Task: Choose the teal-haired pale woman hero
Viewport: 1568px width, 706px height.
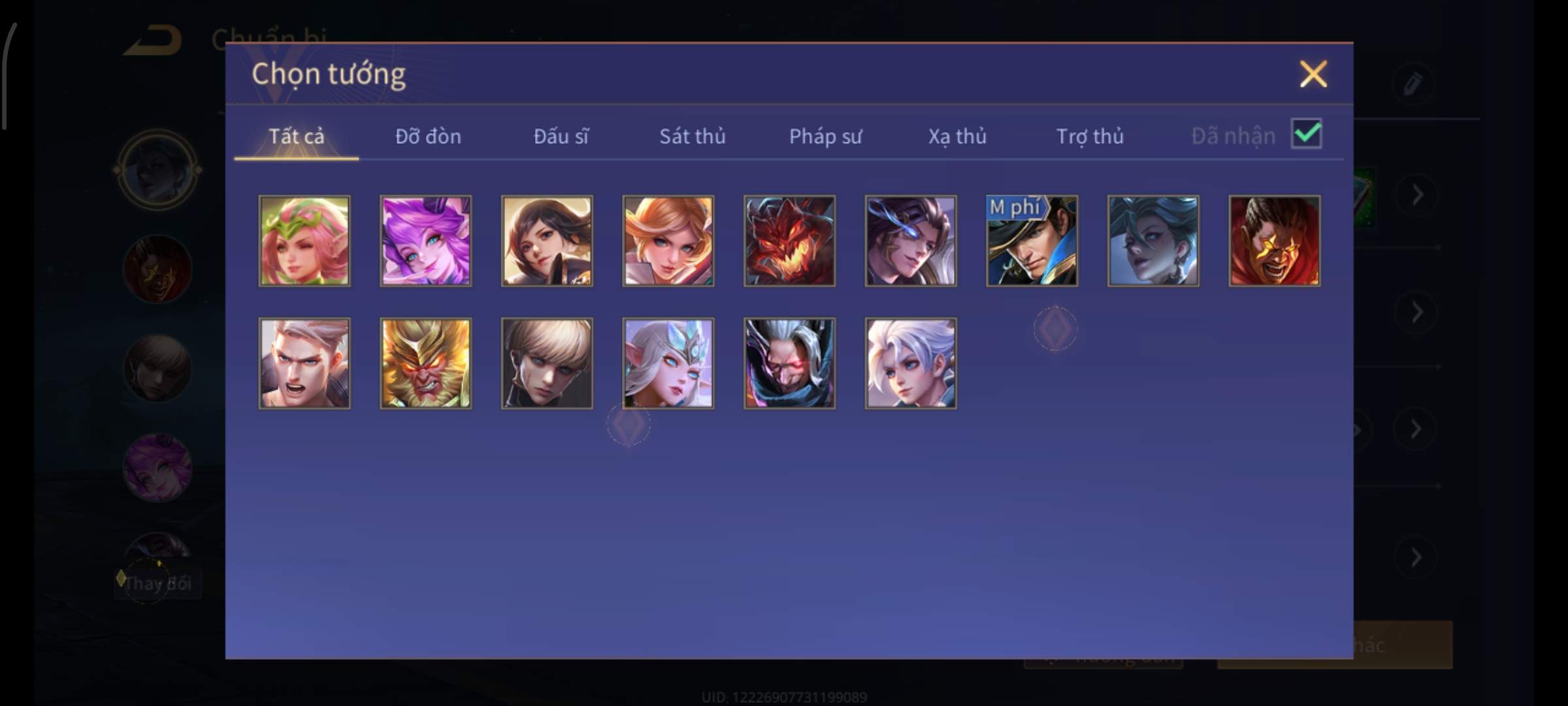Action: tap(1153, 241)
